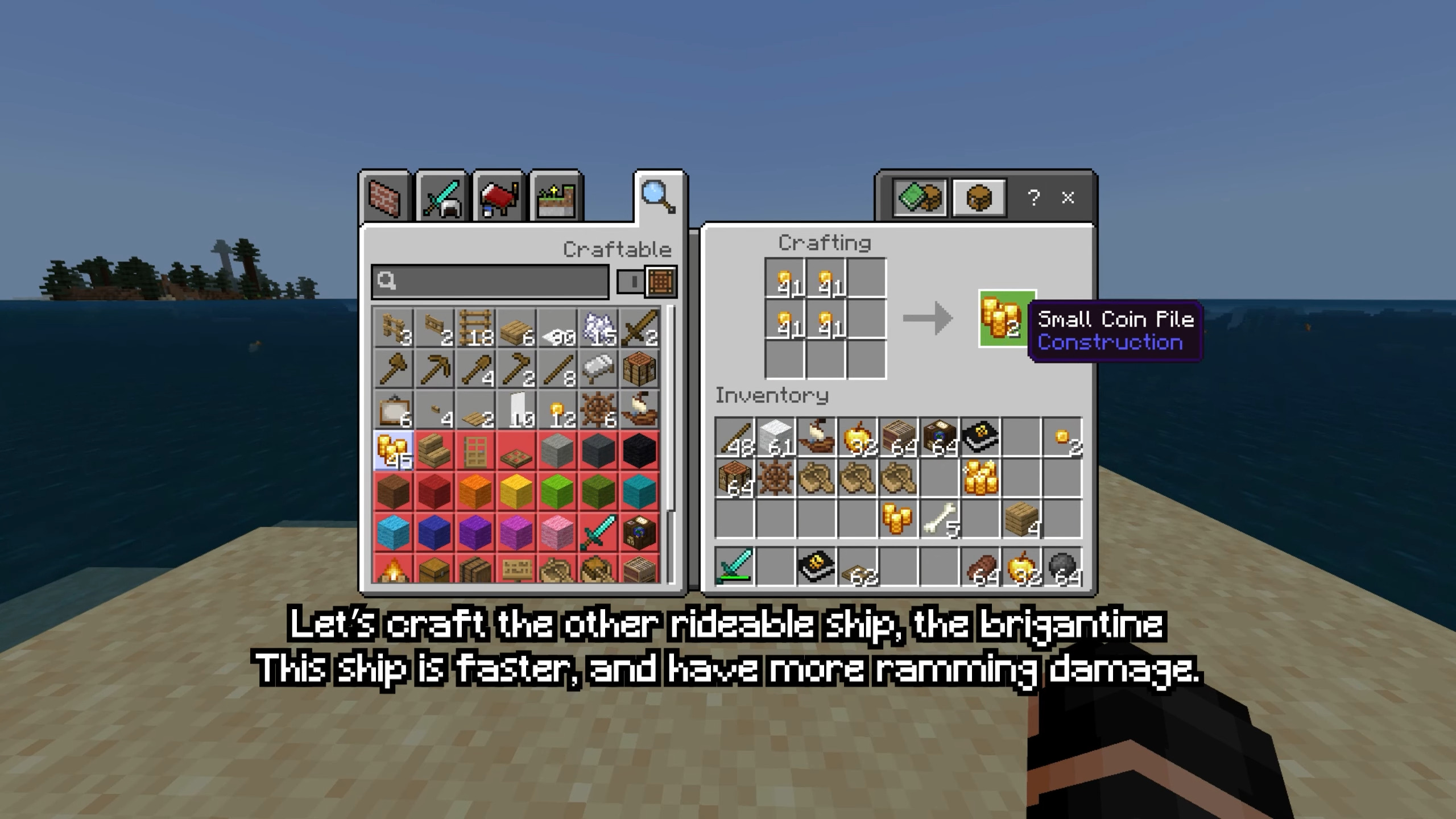Pick up the stack of 48 sticks
Screen dimensions: 1456x819
(735, 438)
